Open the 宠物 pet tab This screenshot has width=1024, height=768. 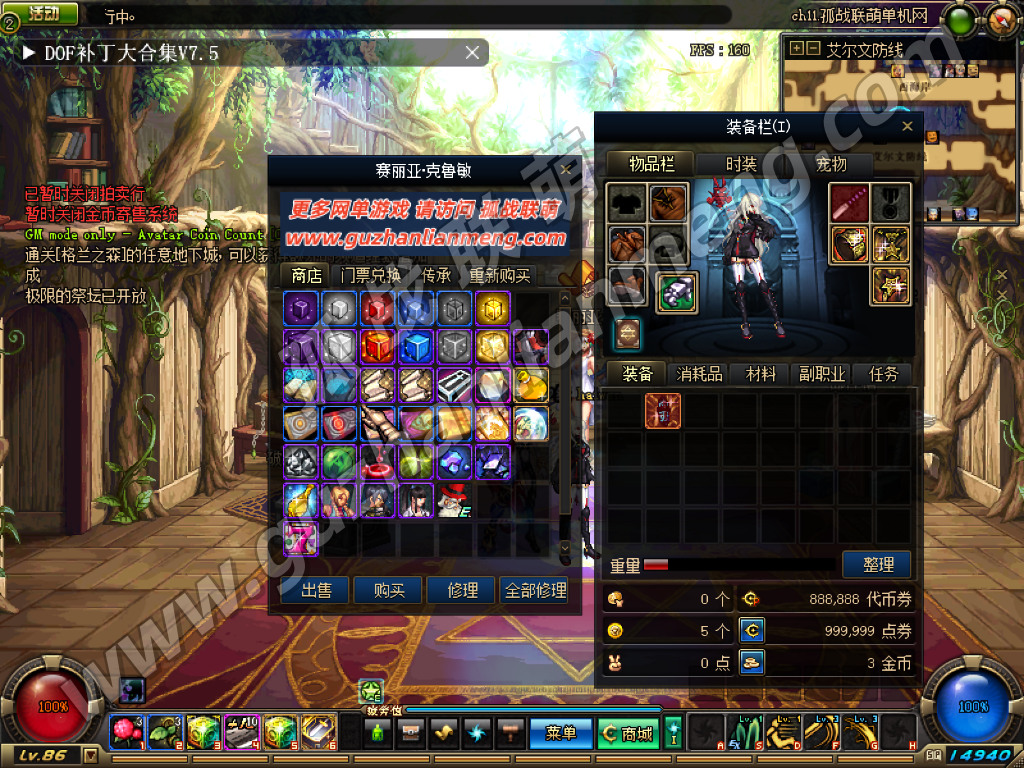[831, 164]
